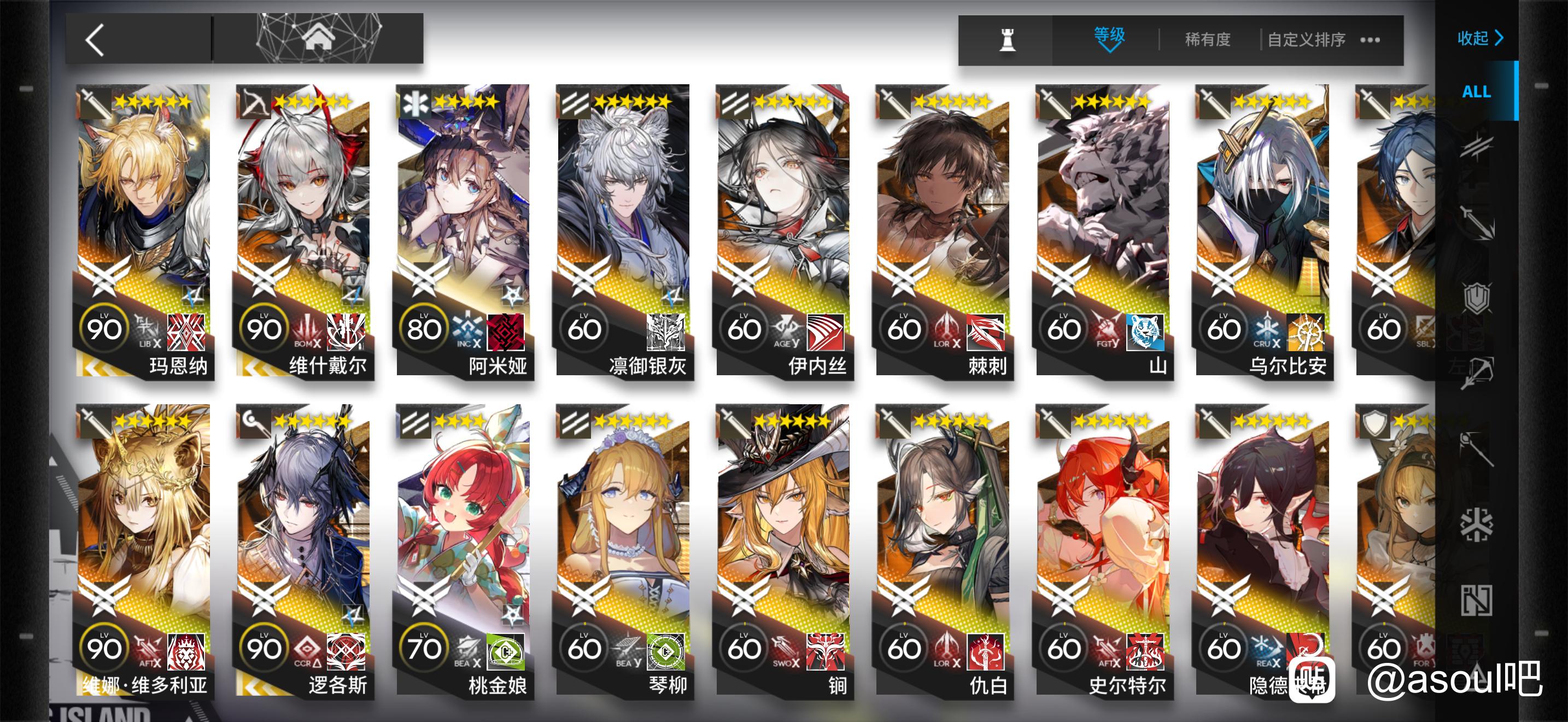
Task: Open the 维娜·维多利亚 operator card
Action: (x=144, y=550)
